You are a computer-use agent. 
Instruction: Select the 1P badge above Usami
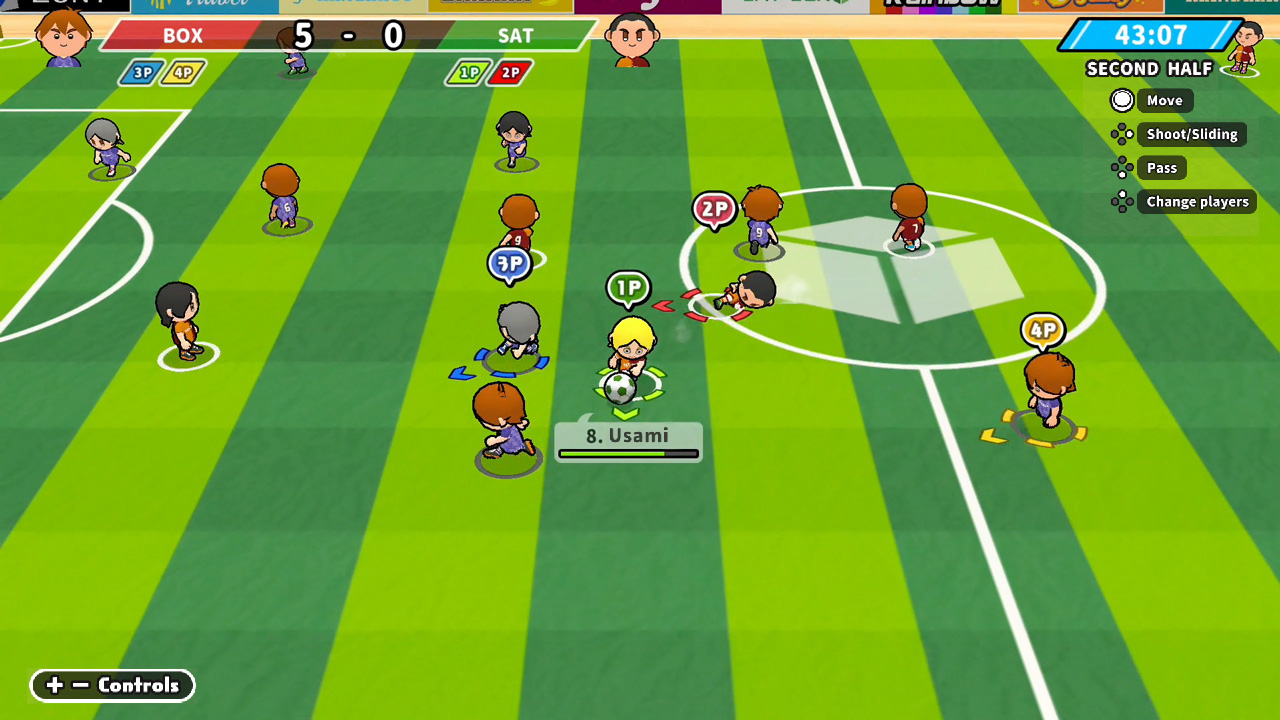tap(630, 288)
